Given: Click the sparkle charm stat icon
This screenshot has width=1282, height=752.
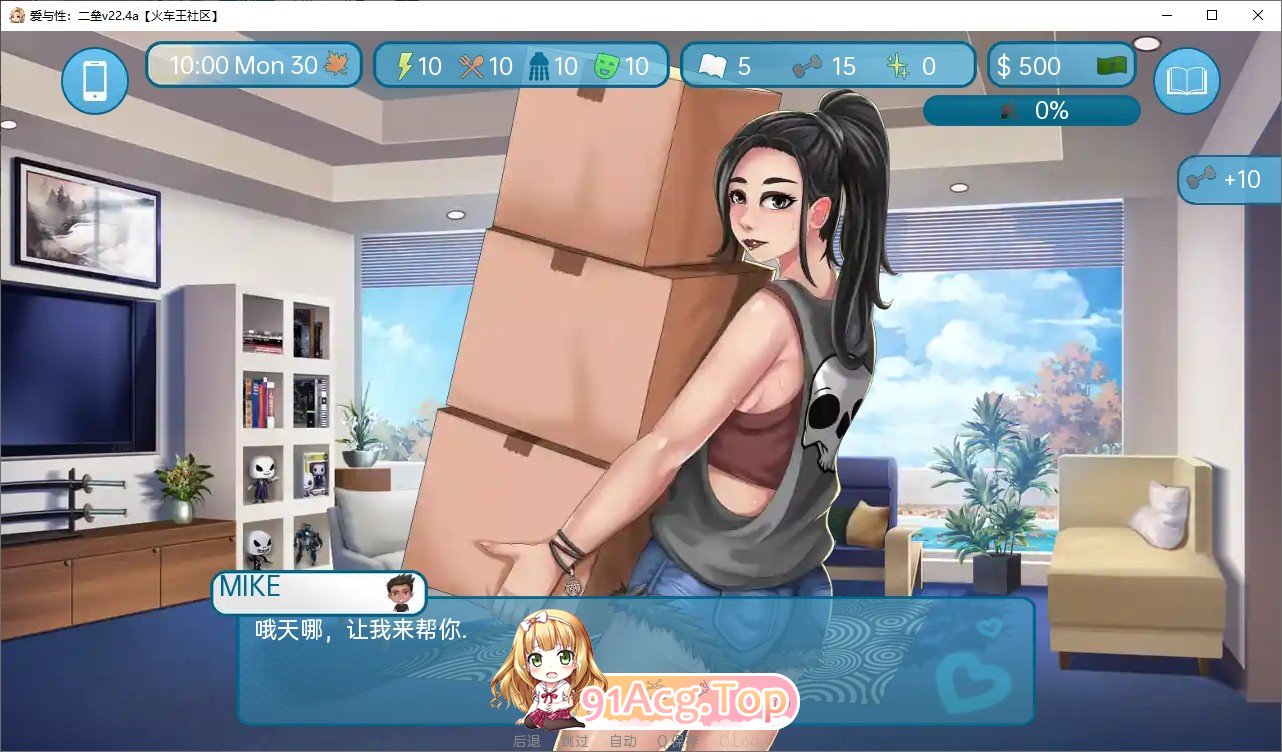Looking at the screenshot, I should point(895,66).
